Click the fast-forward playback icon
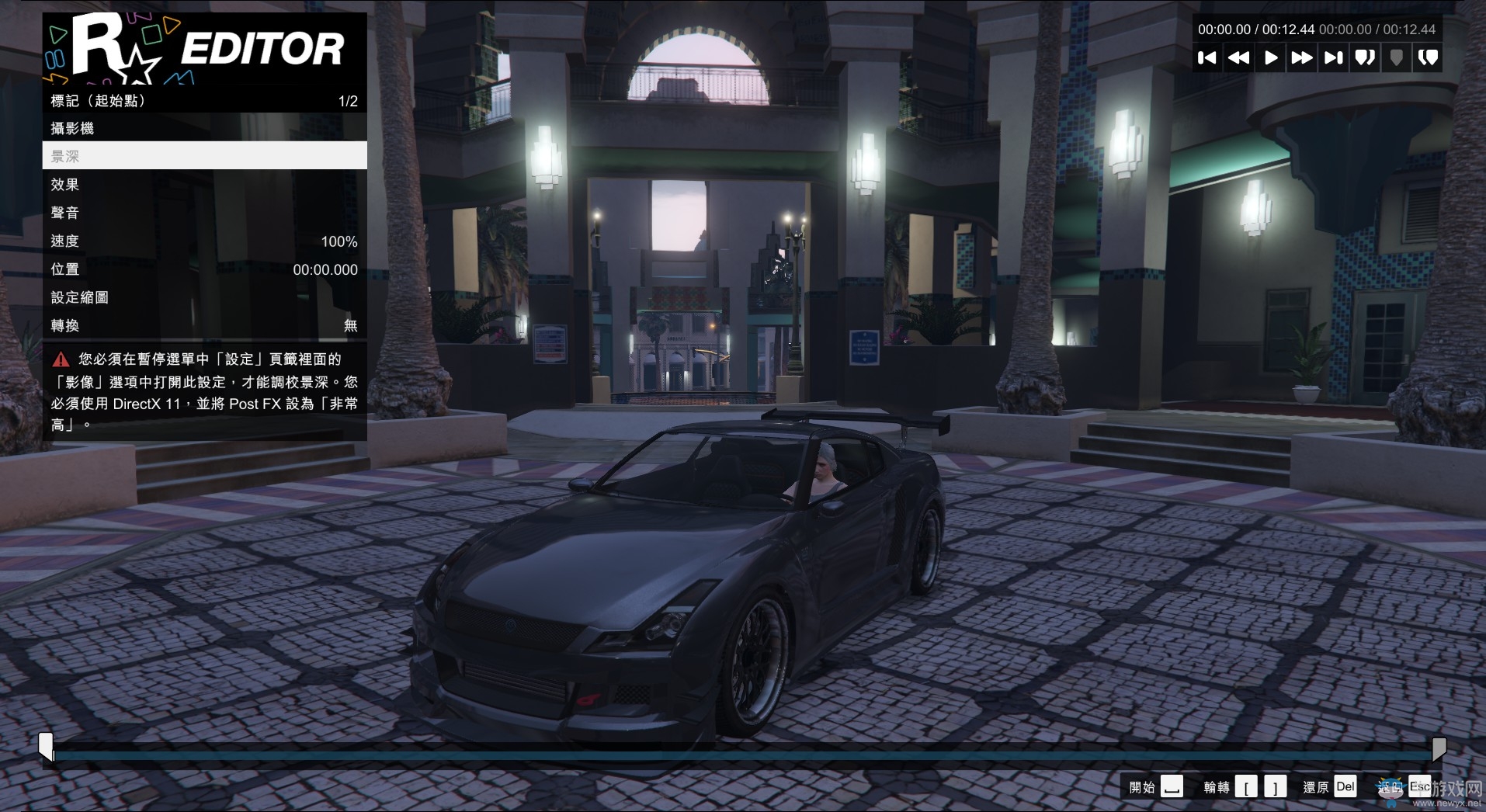The width and height of the screenshot is (1486, 812). click(1304, 57)
